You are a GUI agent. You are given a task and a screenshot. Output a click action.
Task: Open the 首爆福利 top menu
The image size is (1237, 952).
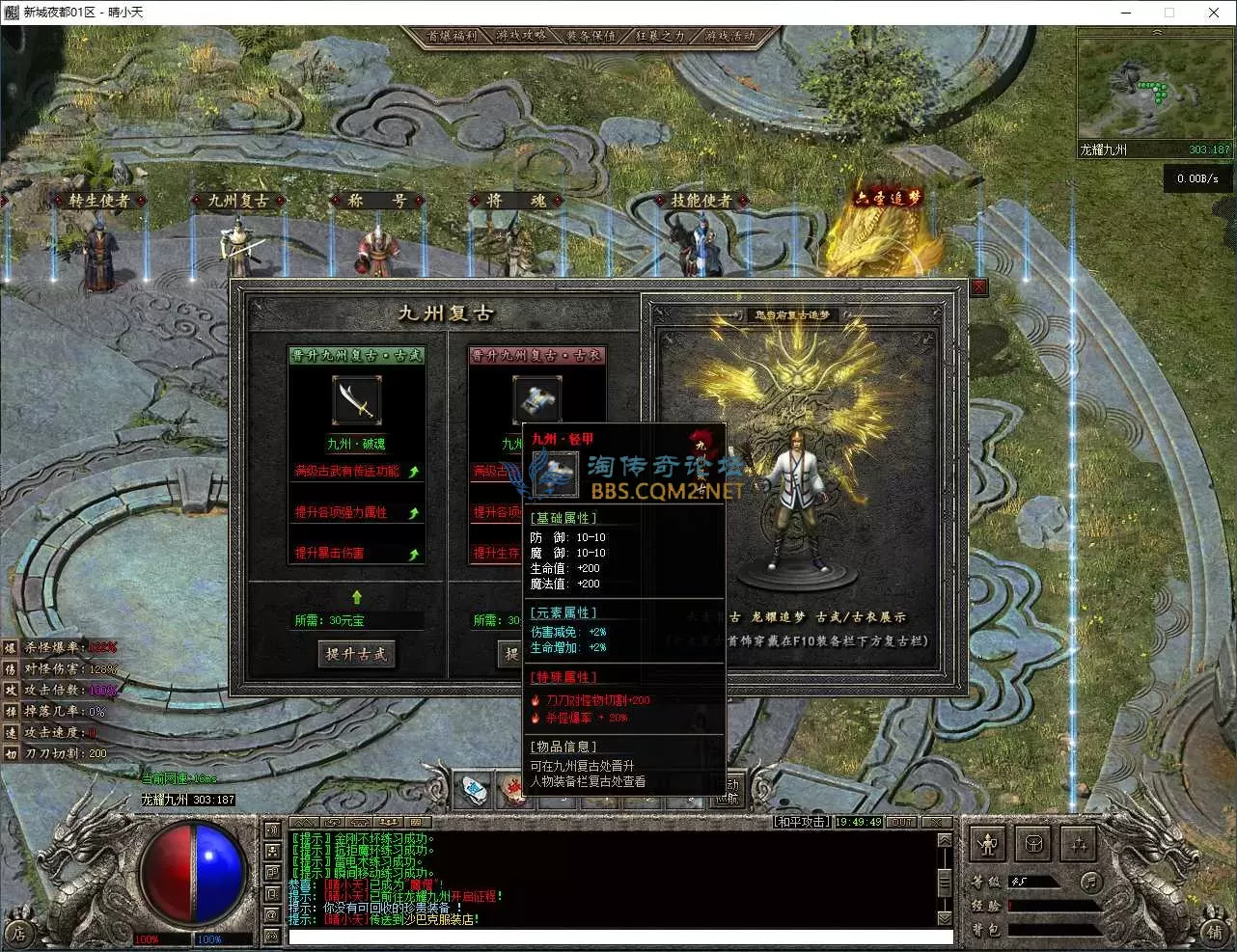[453, 36]
